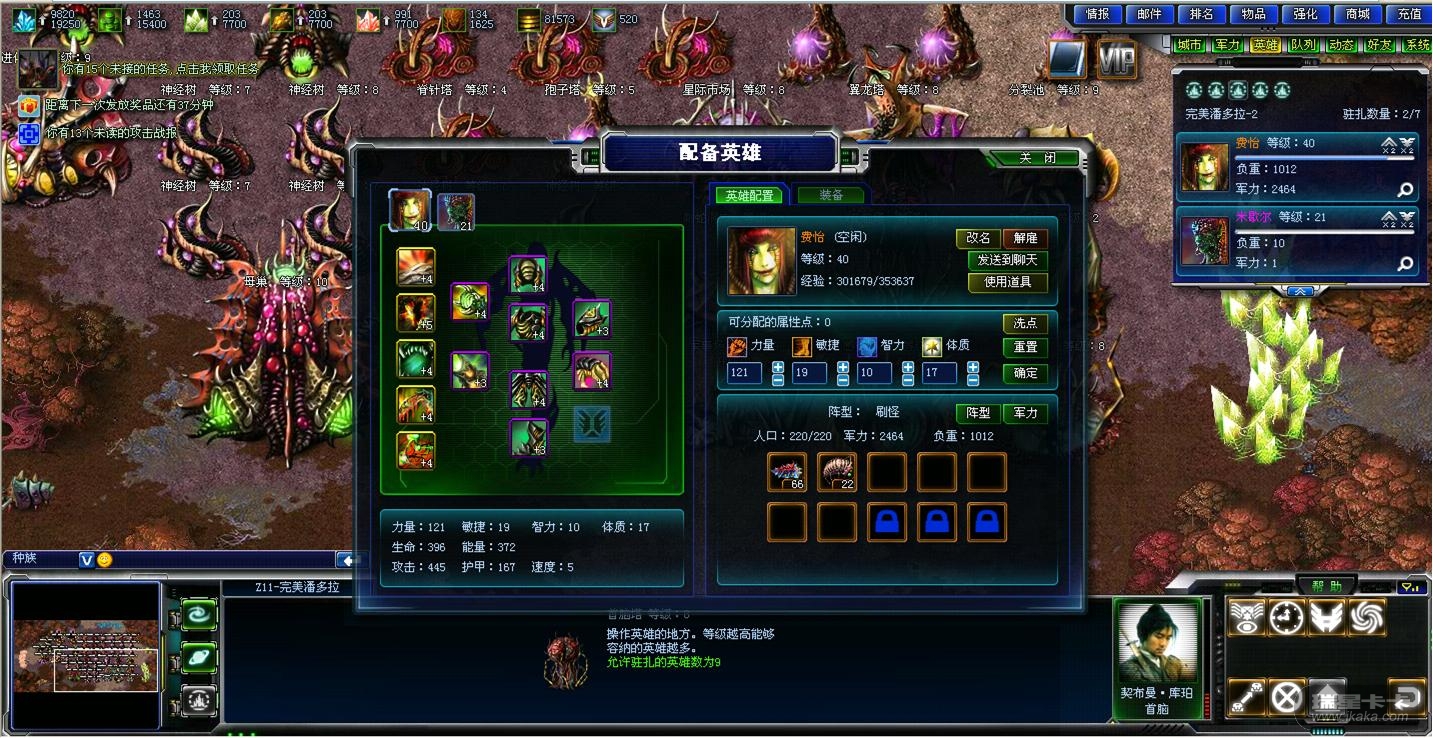
Task: Go to the 充值 recharge page
Action: (1410, 14)
